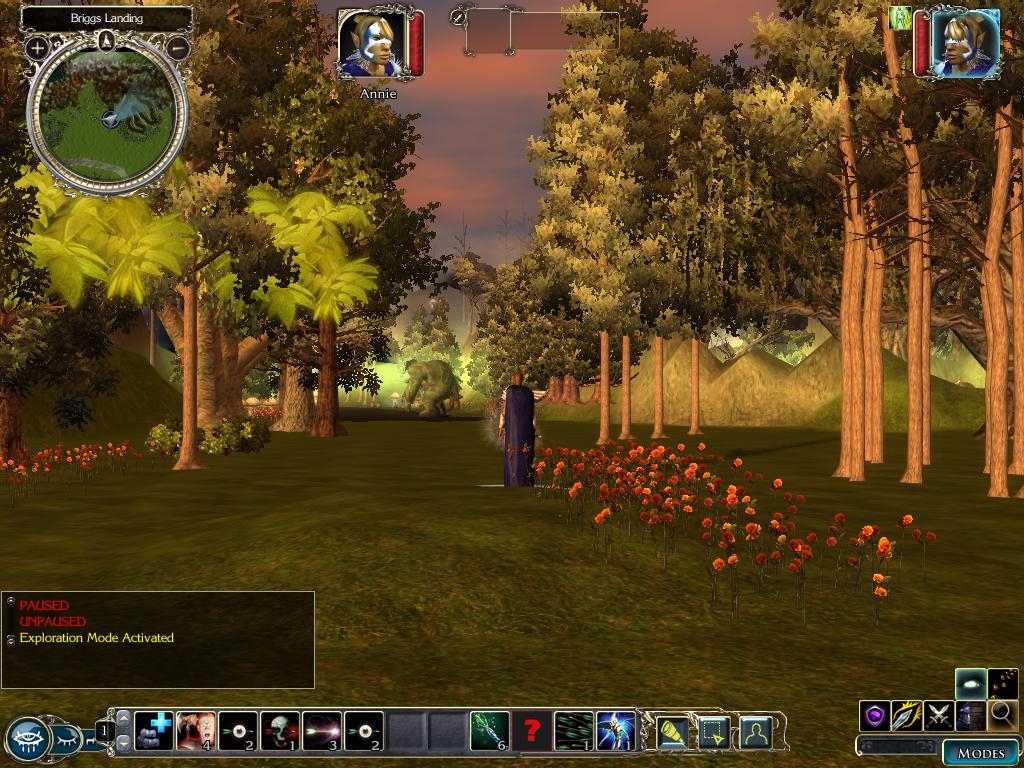Toggle the glowing eye mode icon
The height and width of the screenshot is (768, 1024).
tap(970, 684)
